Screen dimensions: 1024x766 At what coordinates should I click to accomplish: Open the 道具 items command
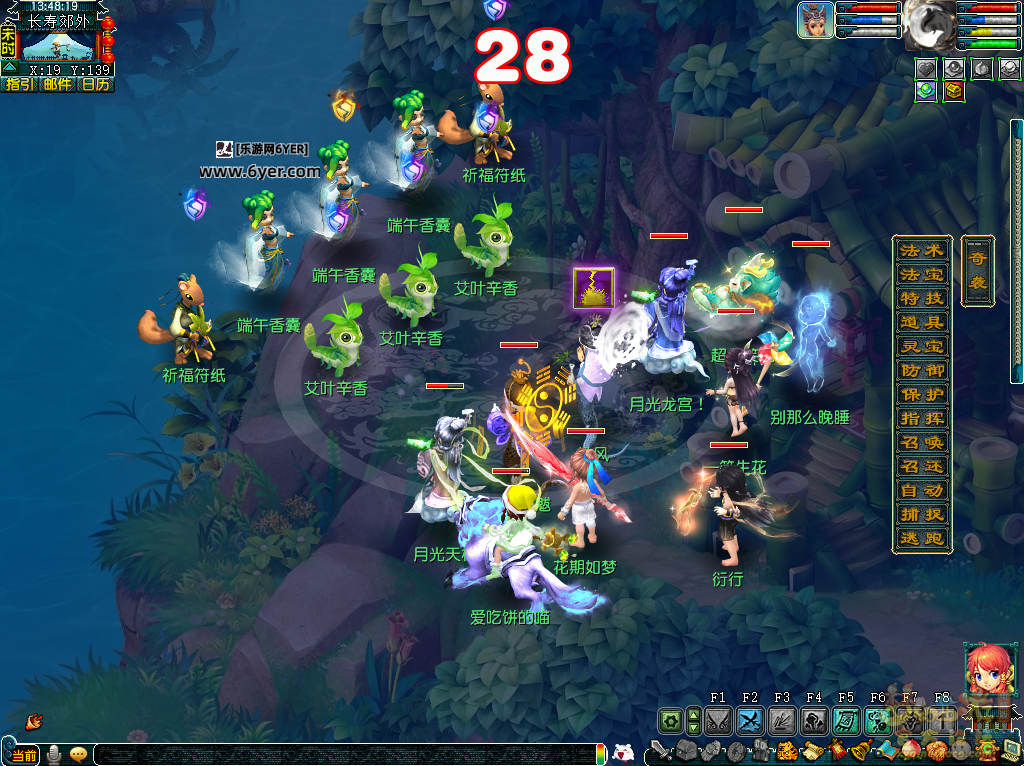coord(921,322)
